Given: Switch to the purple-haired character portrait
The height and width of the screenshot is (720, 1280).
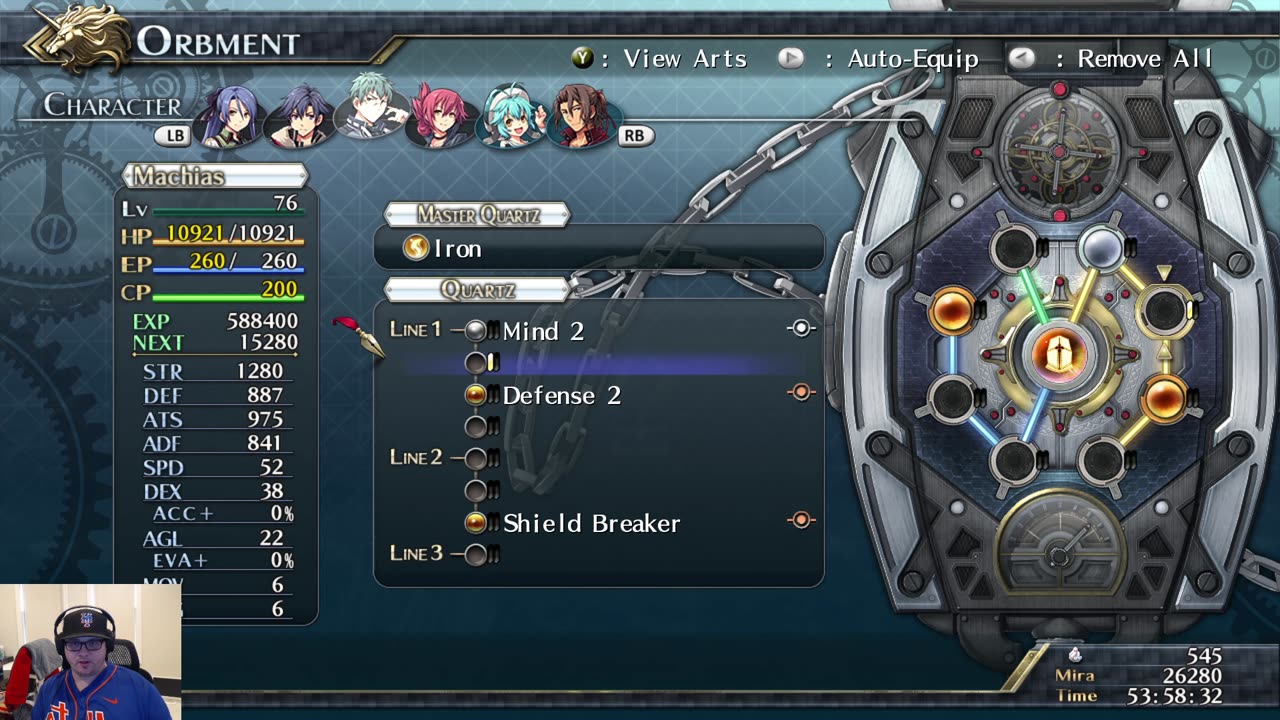Looking at the screenshot, I should (x=231, y=115).
